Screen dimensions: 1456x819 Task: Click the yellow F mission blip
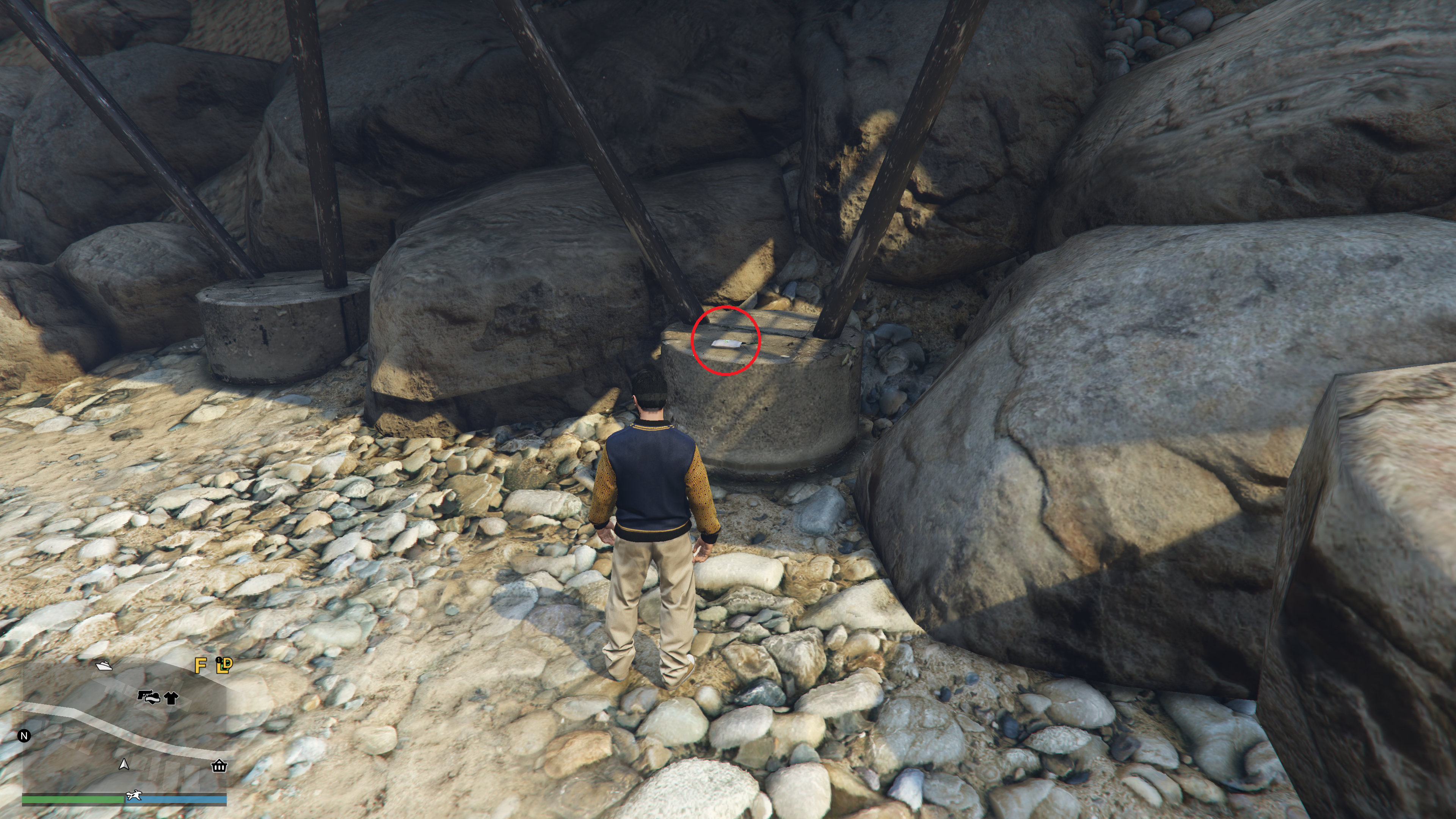pyautogui.click(x=200, y=665)
